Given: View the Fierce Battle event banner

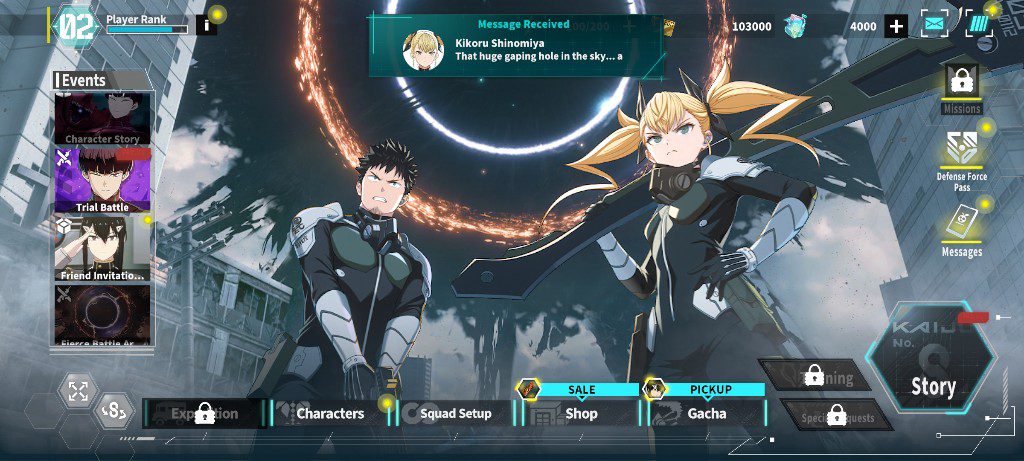Looking at the screenshot, I should click(103, 314).
